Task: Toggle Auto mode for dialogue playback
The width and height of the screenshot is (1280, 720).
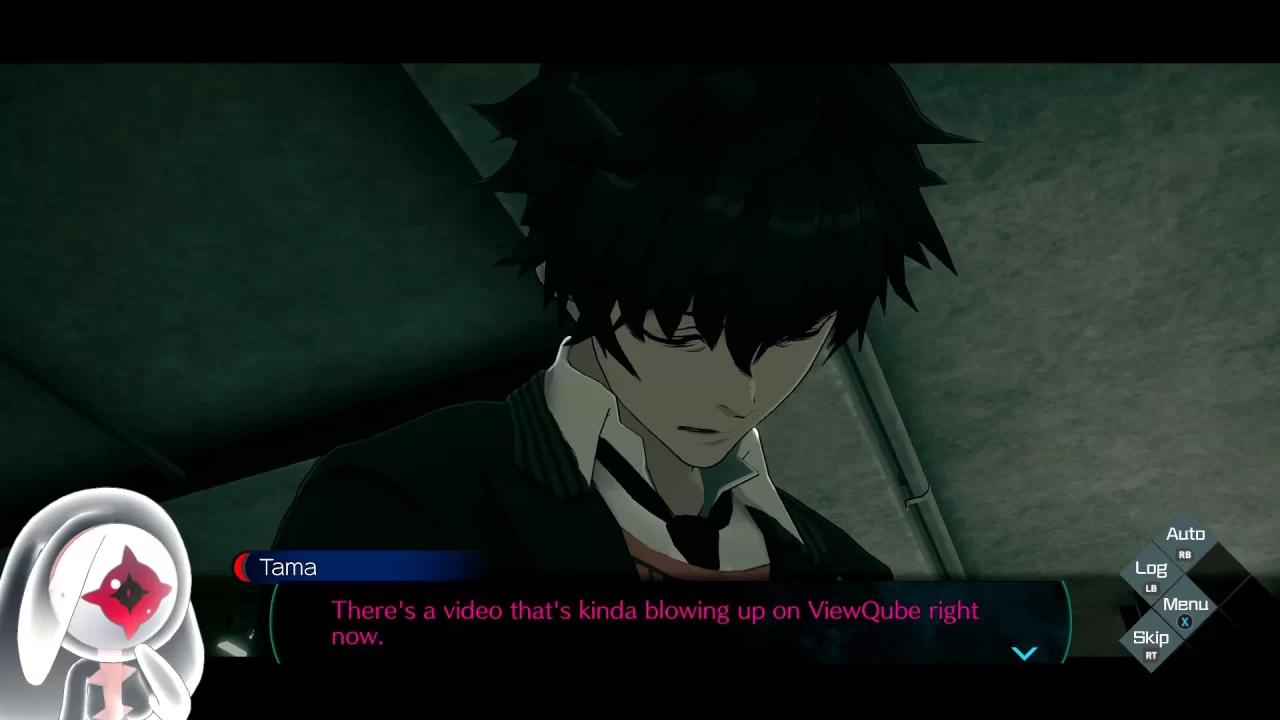Action: [x=1185, y=533]
